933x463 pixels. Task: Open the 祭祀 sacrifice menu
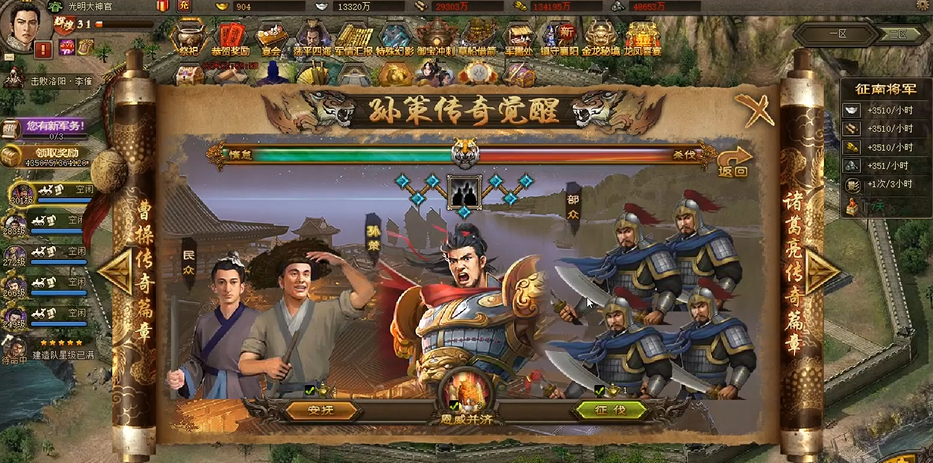(x=189, y=39)
